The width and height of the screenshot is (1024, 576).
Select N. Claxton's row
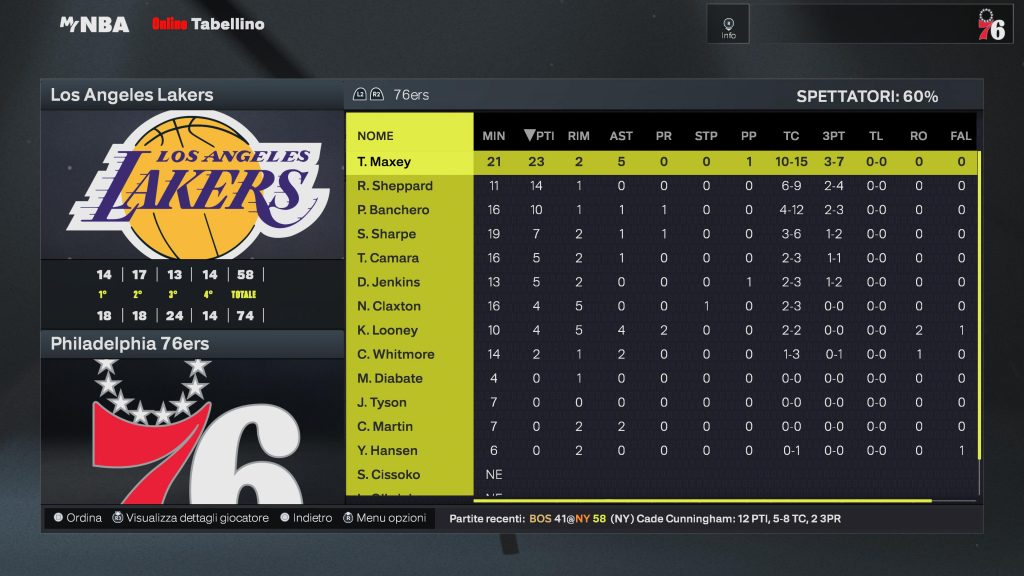(389, 306)
